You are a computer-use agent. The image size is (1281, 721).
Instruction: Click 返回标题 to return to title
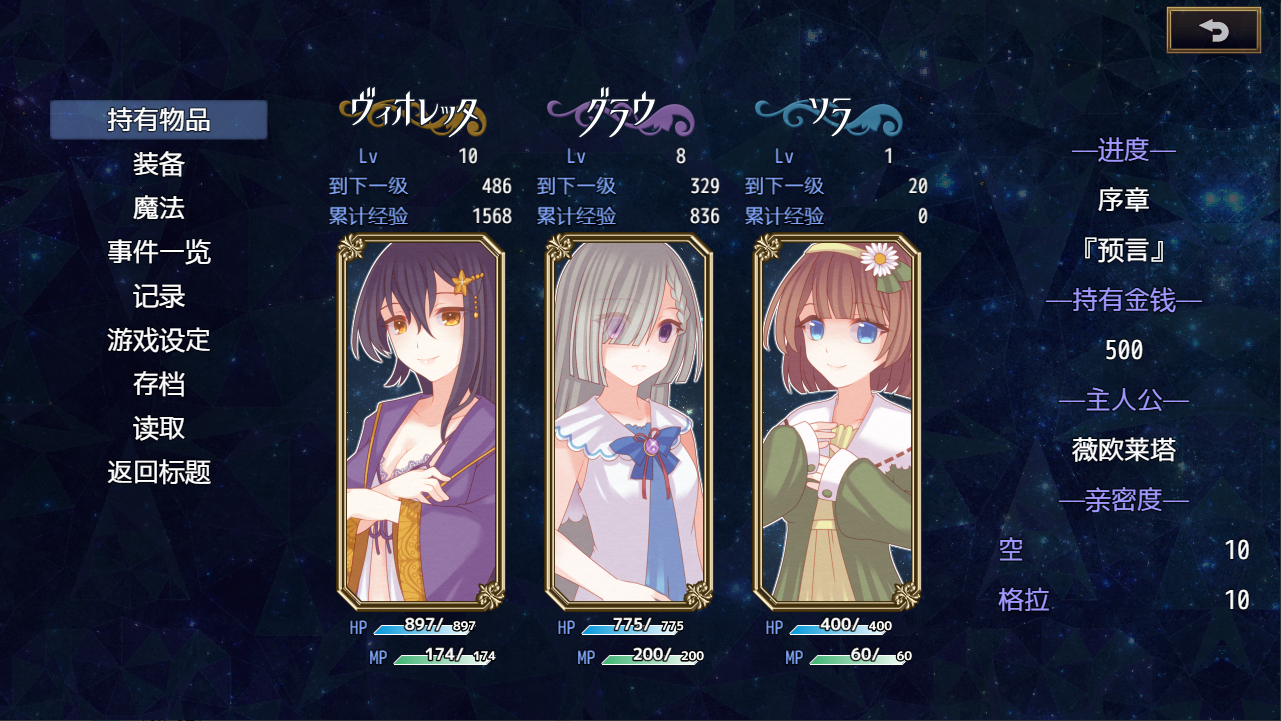click(x=159, y=472)
